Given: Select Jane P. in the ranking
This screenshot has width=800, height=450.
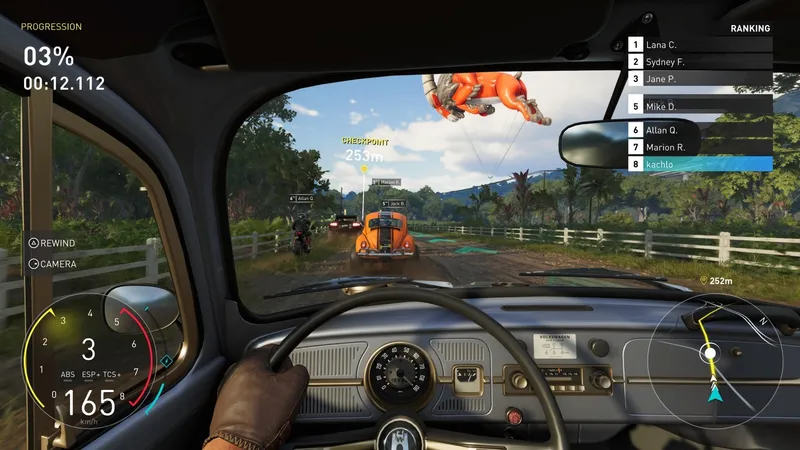Looking at the screenshot, I should pyautogui.click(x=700, y=79).
